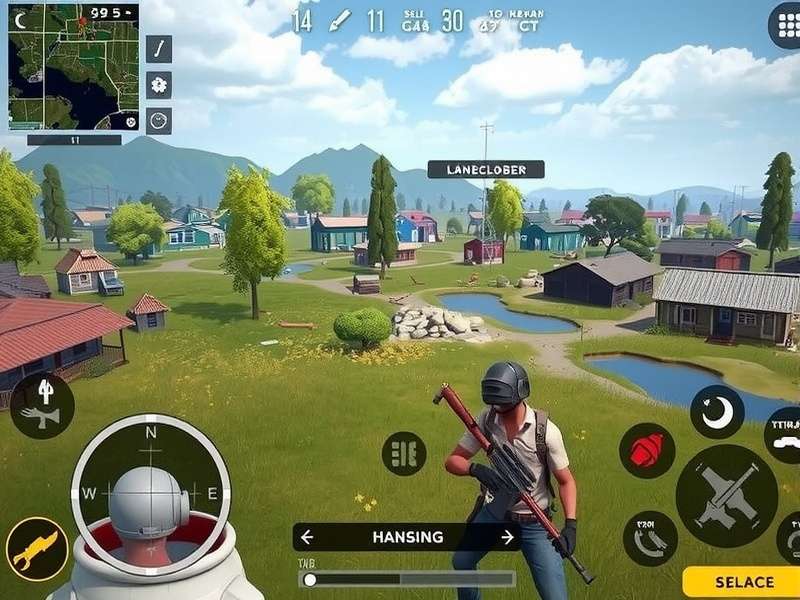Tap the round three-bar button mid-screen

point(404,453)
